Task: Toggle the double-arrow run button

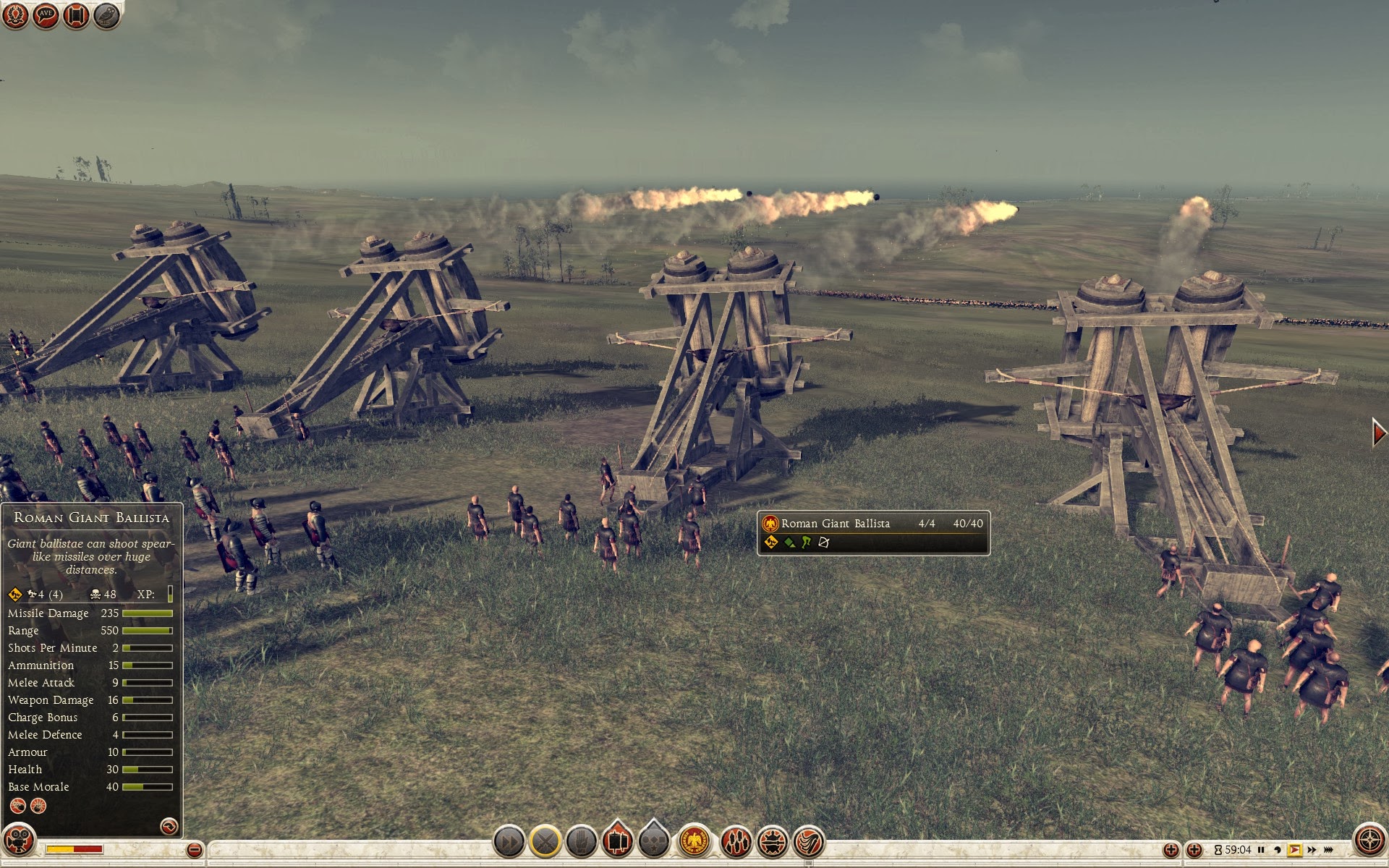Action: 509,841
